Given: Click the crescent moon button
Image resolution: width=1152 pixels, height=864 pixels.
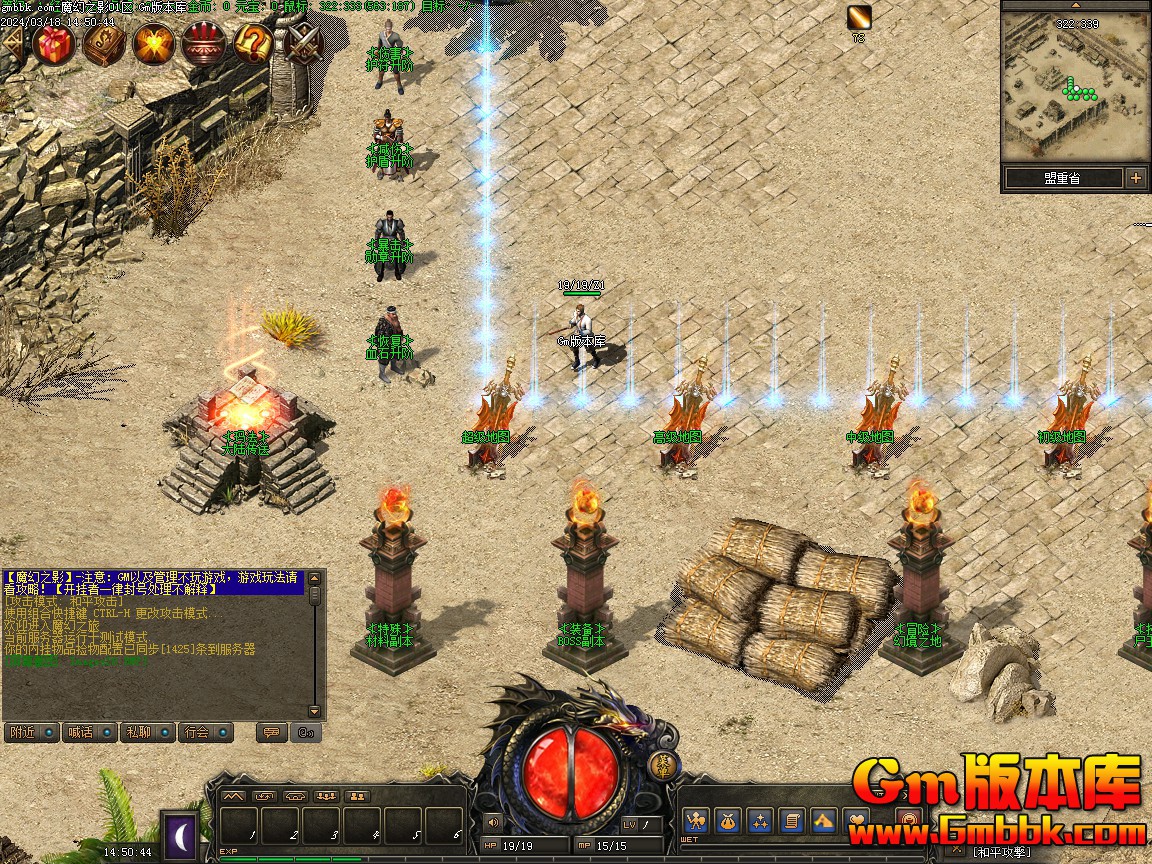Looking at the screenshot, I should pyautogui.click(x=180, y=833).
